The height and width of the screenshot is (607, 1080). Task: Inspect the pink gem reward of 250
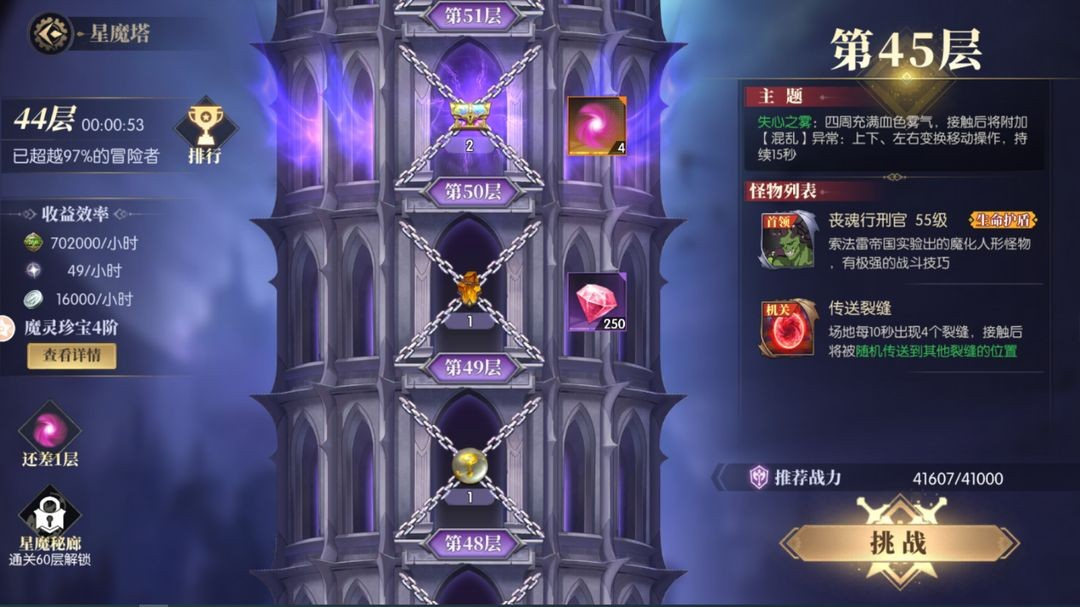(597, 302)
